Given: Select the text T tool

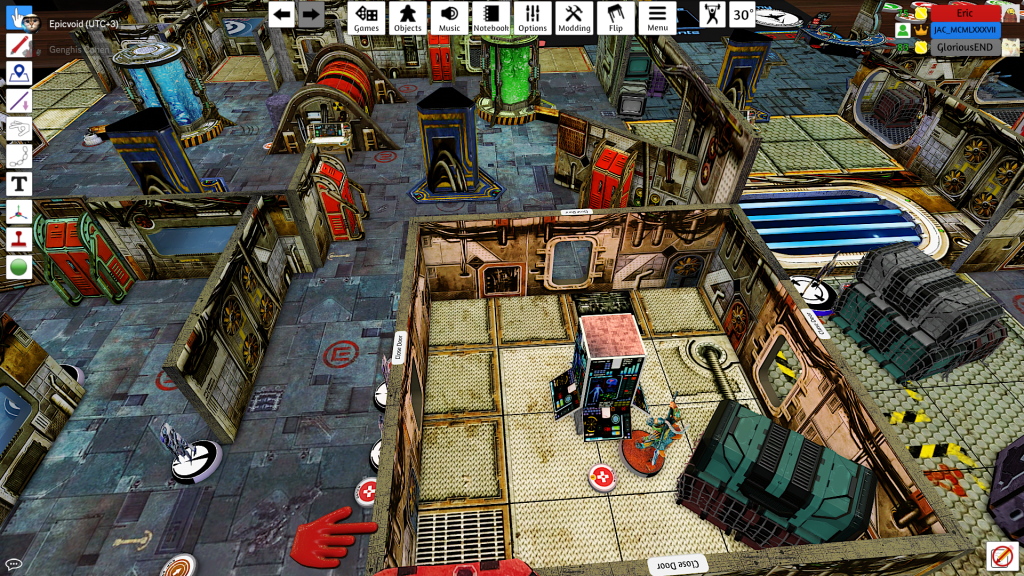Looking at the screenshot, I should tap(19, 184).
